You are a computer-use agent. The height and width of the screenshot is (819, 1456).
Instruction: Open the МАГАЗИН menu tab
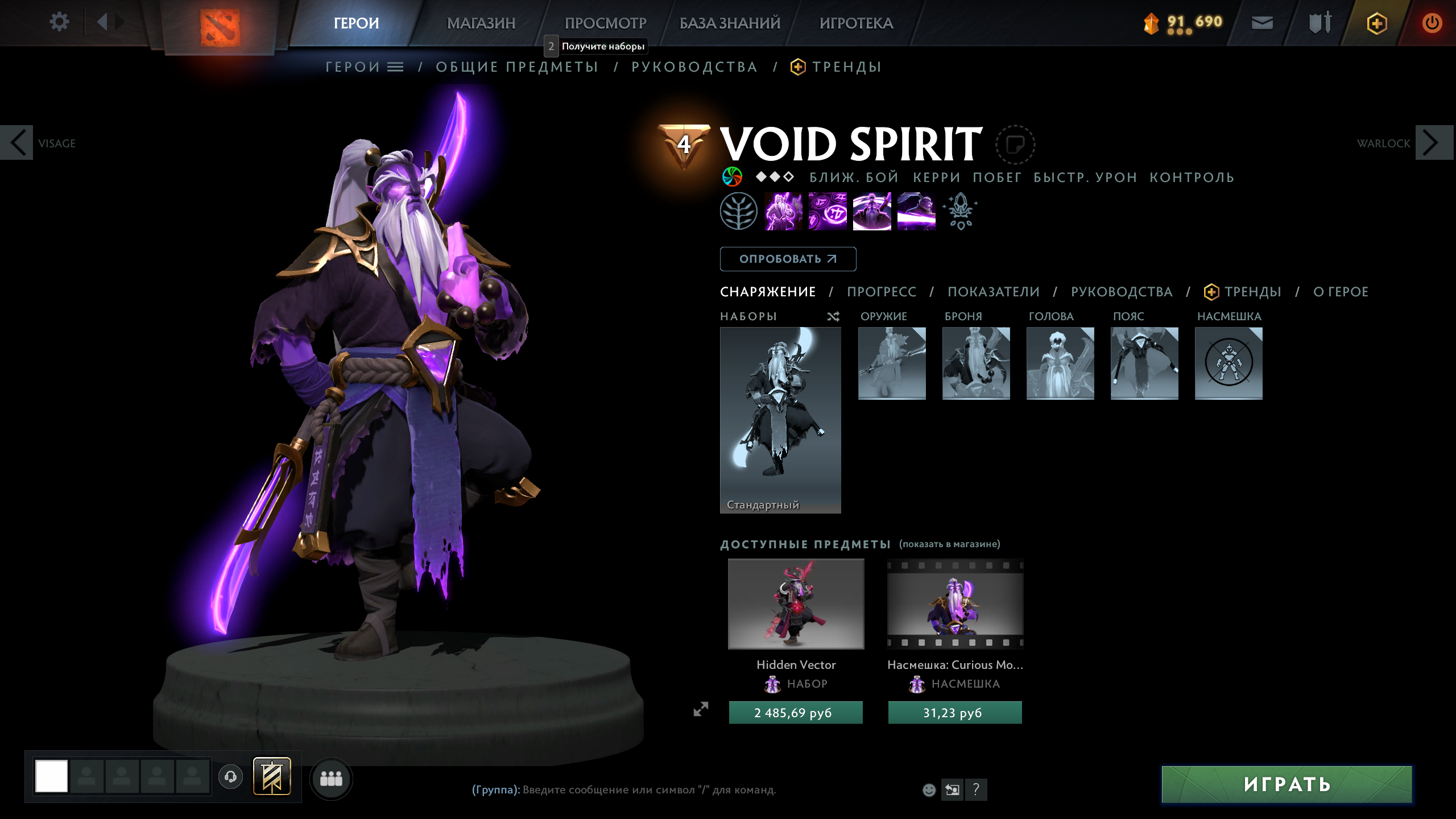point(482,23)
